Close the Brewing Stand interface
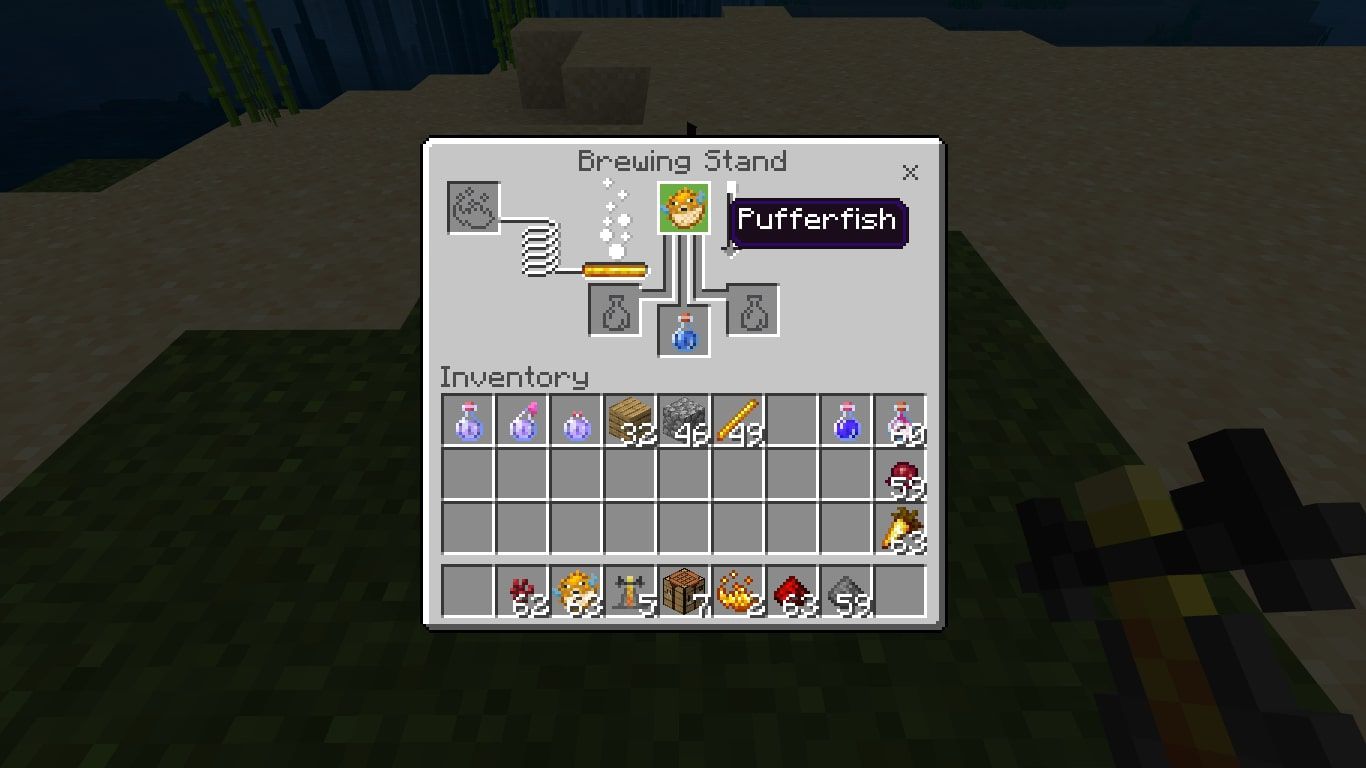Image resolution: width=1366 pixels, height=768 pixels. 909,172
